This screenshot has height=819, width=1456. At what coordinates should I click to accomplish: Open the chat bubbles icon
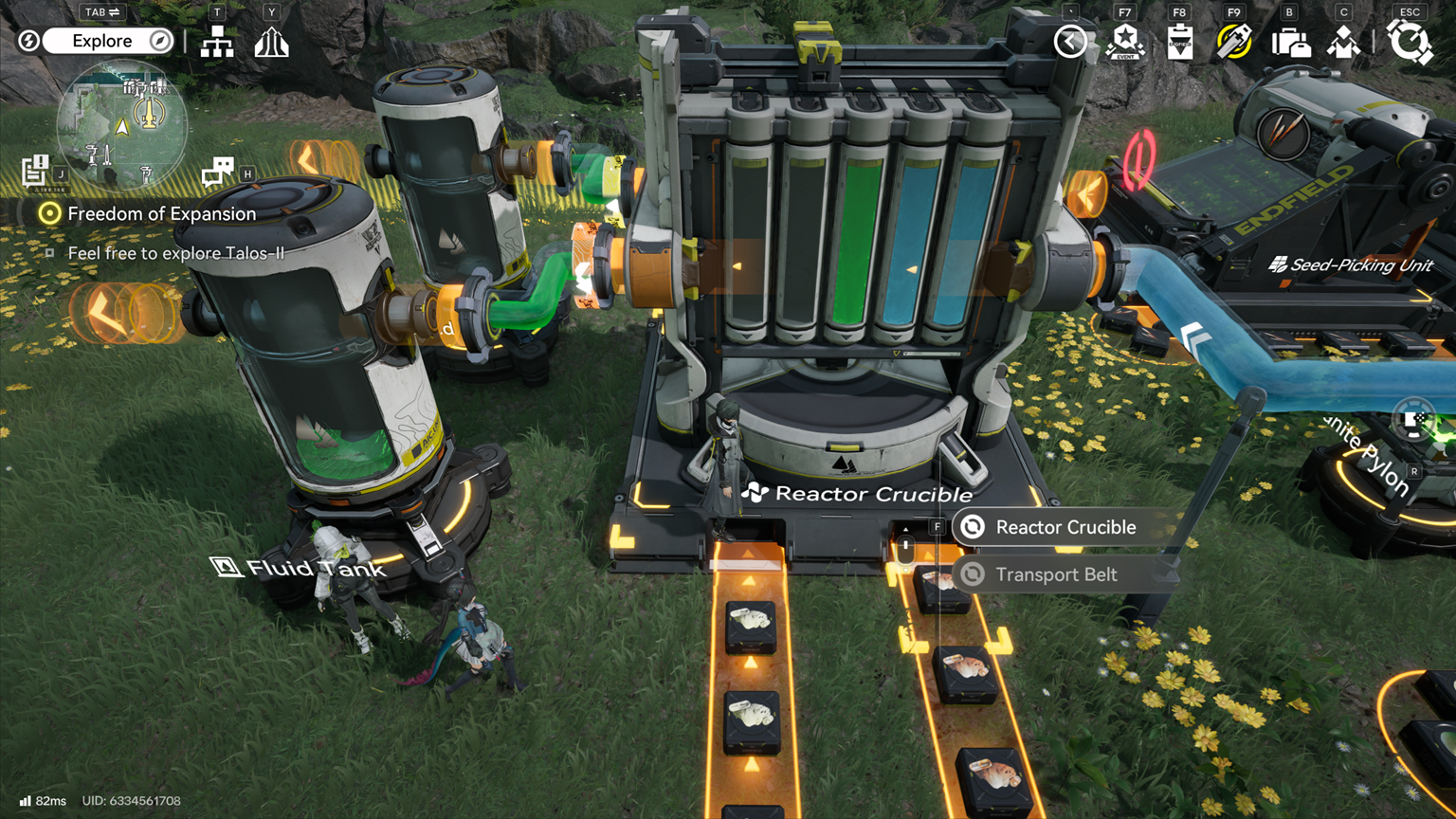(218, 172)
